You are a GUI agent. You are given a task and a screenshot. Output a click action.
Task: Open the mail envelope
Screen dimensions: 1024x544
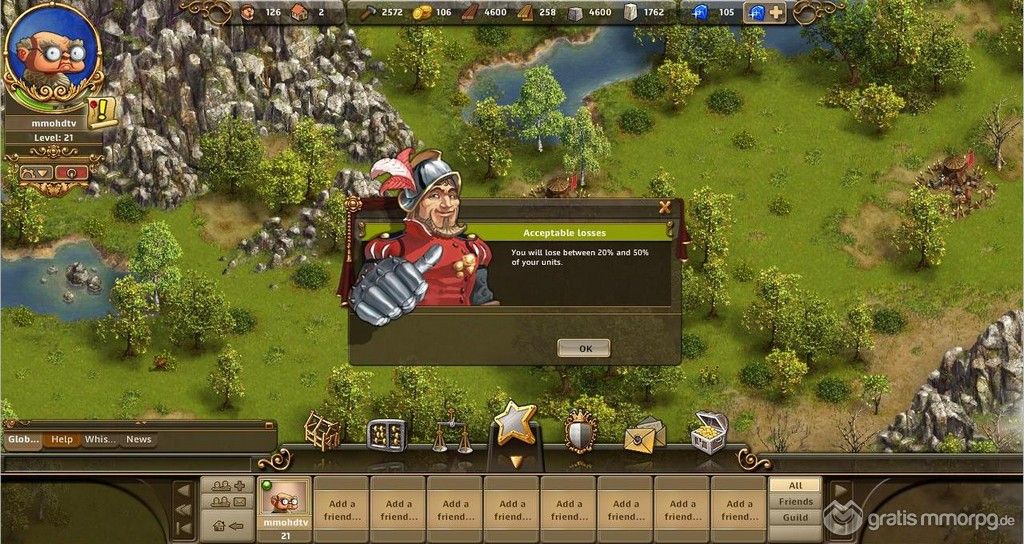point(644,434)
